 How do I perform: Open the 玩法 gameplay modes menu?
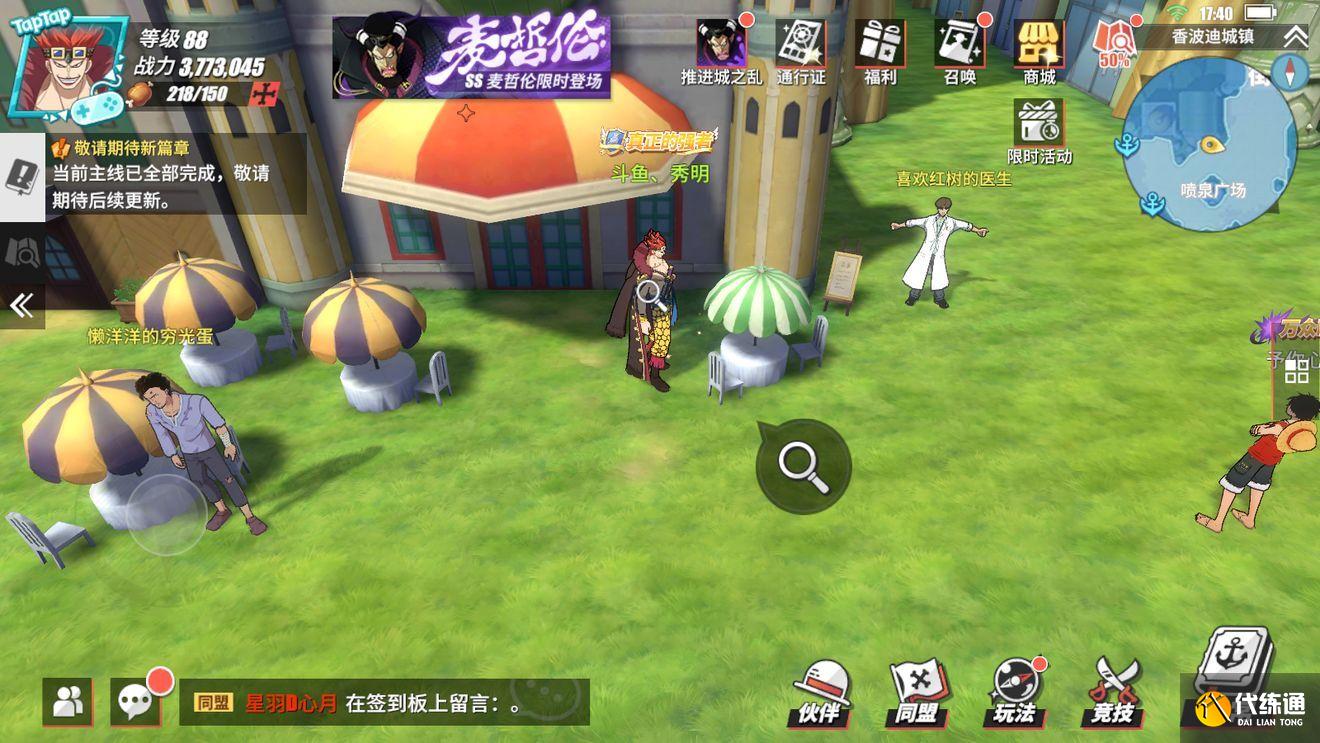[1015, 692]
